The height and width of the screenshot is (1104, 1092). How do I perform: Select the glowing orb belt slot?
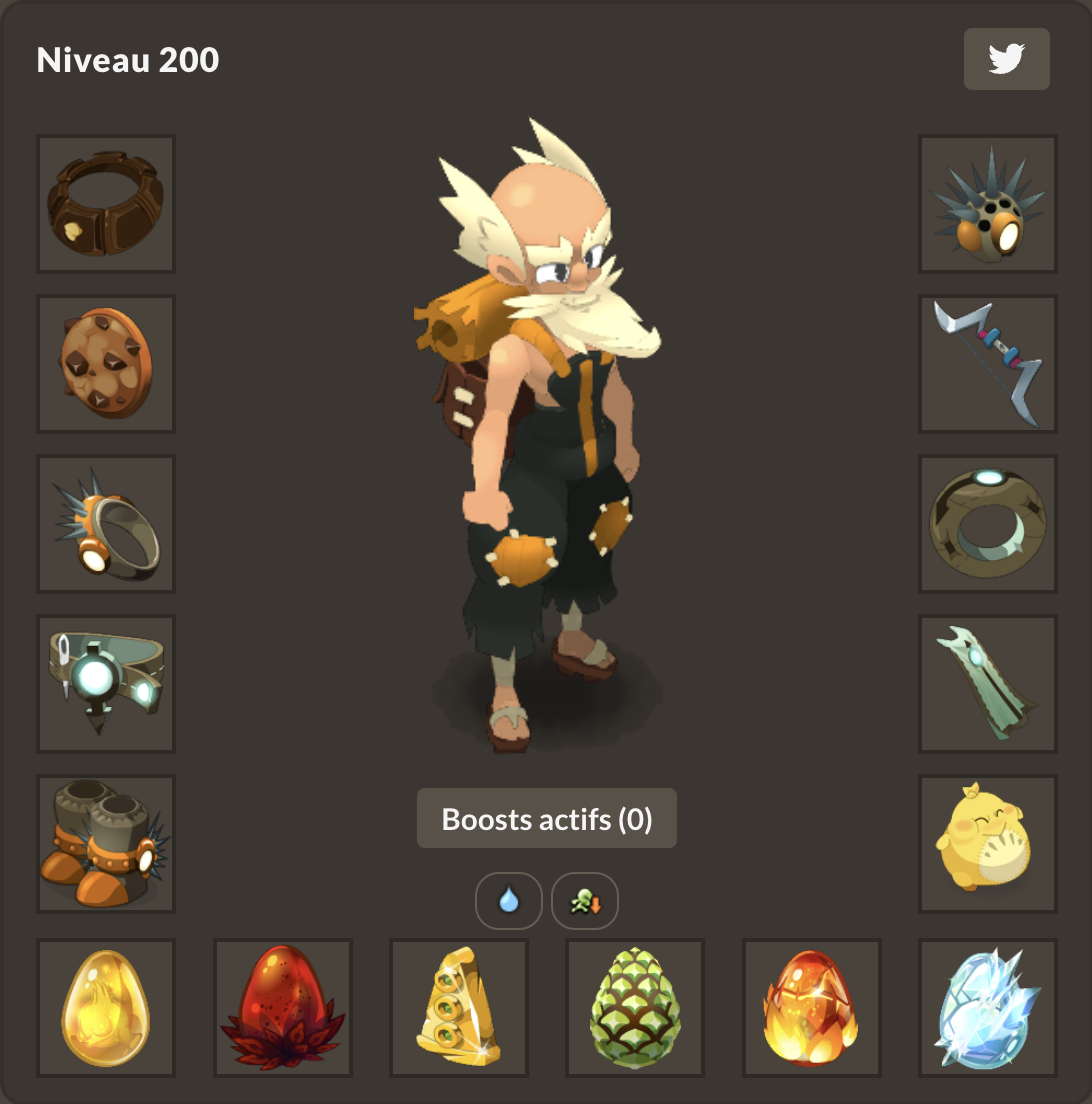pos(106,684)
